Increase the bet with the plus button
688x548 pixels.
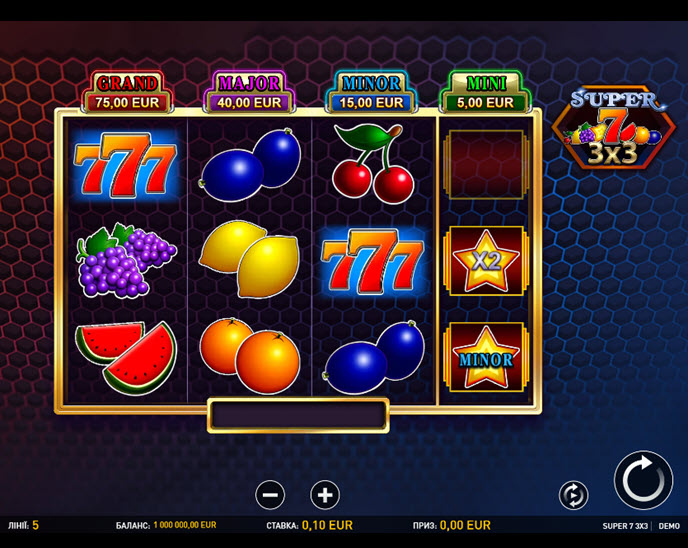pos(325,494)
